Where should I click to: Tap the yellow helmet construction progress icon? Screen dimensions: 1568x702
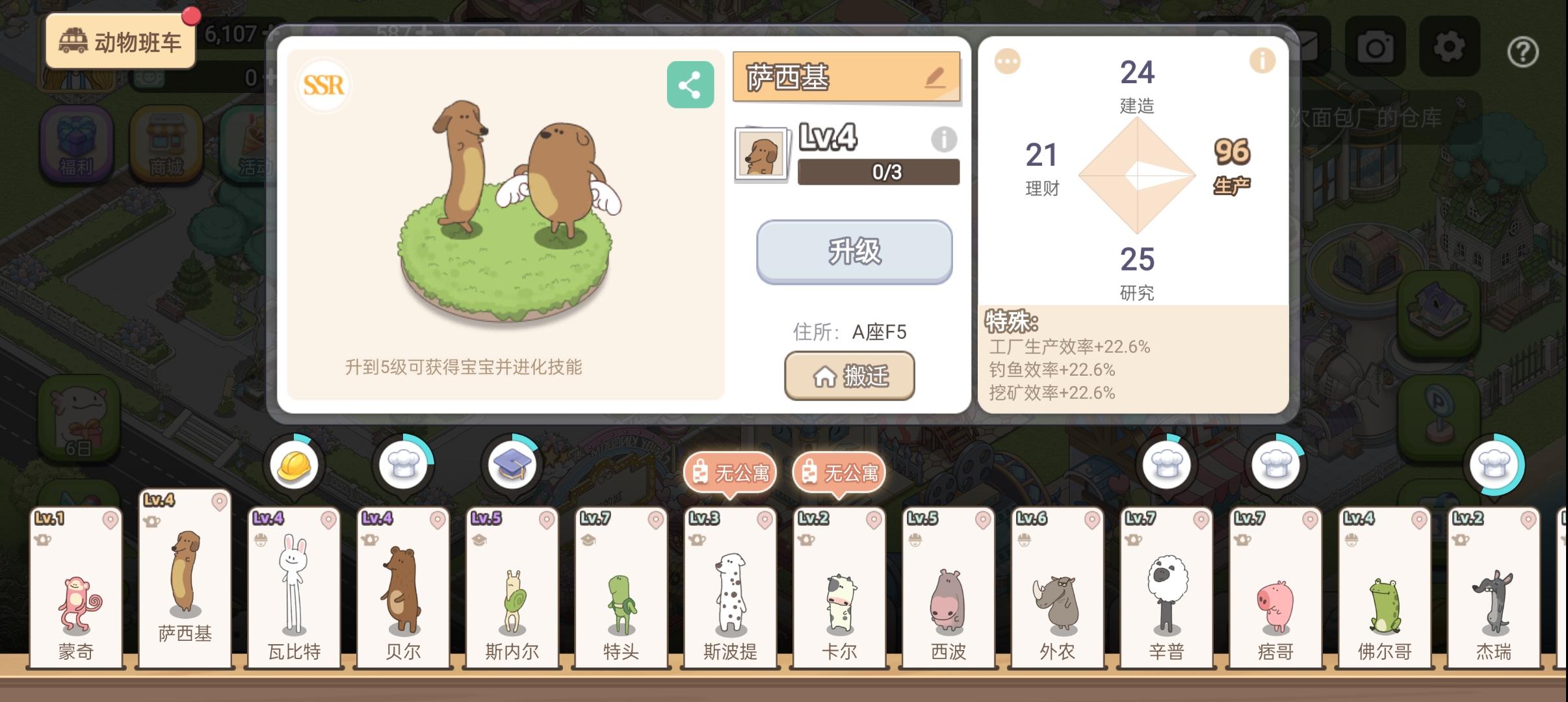pyautogui.click(x=295, y=465)
